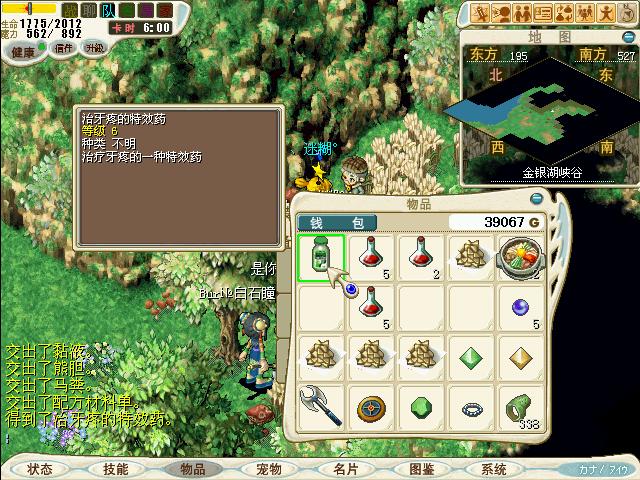Select the silver ring item
Viewport: 640px width, 480px height.
[471, 407]
